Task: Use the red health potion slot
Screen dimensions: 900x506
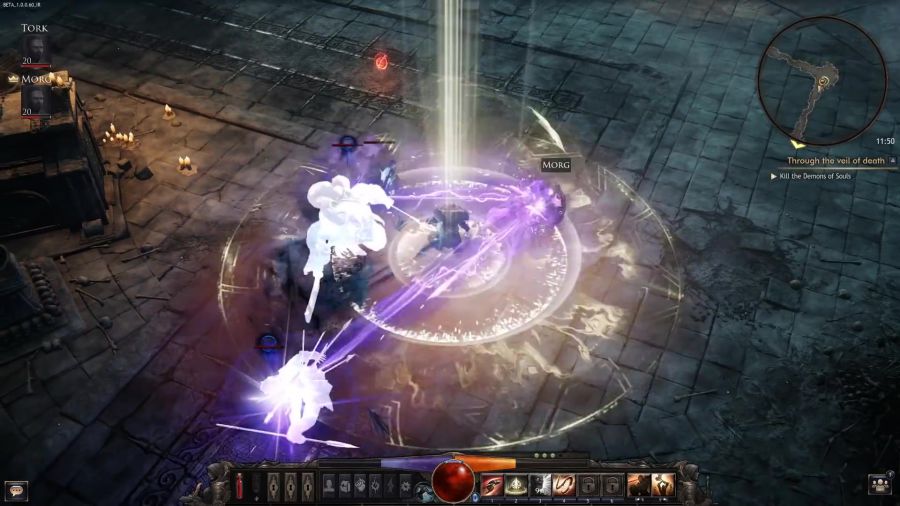Action: [x=240, y=487]
